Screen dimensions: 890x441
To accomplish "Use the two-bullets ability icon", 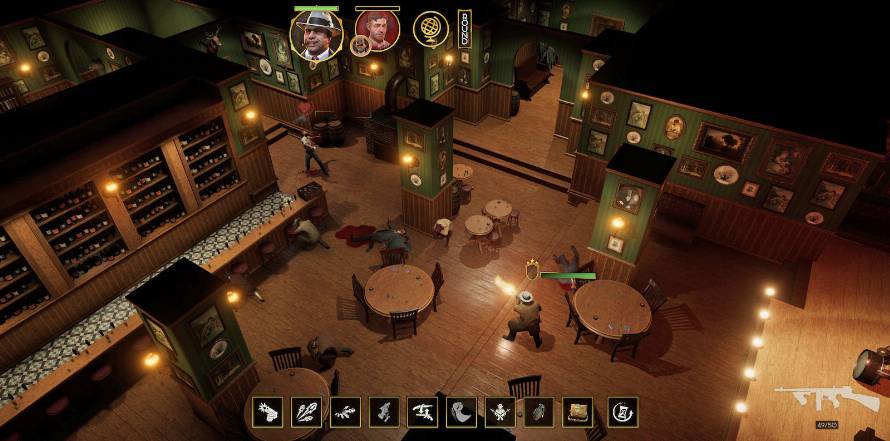I will coord(306,412).
